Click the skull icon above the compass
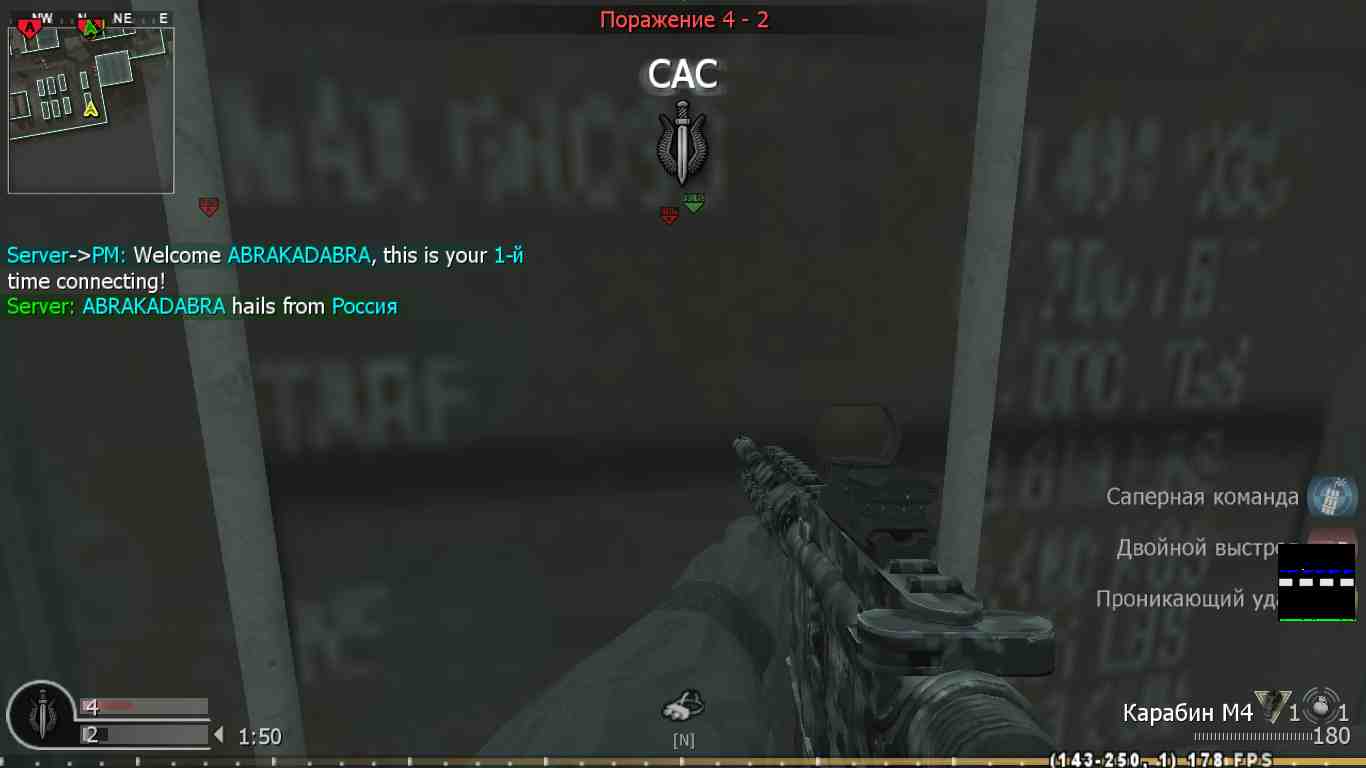1366x768 pixels. 683,705
